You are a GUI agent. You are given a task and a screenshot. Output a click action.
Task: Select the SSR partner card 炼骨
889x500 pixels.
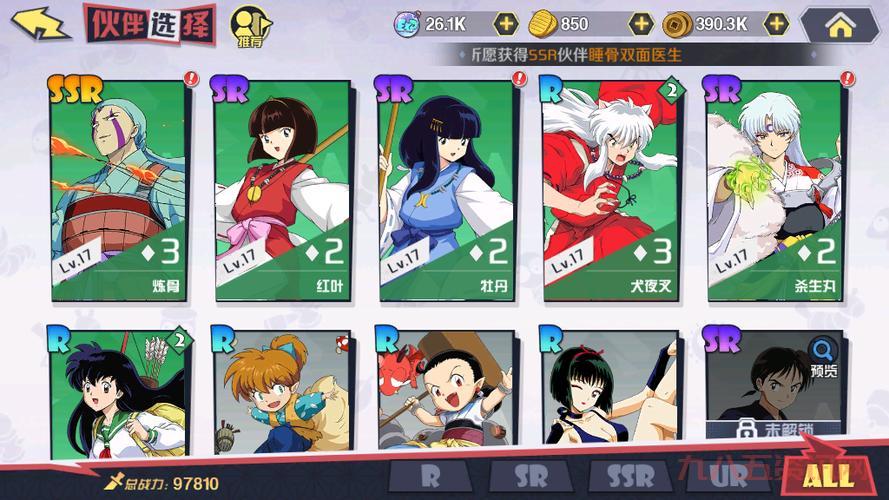click(x=120, y=190)
